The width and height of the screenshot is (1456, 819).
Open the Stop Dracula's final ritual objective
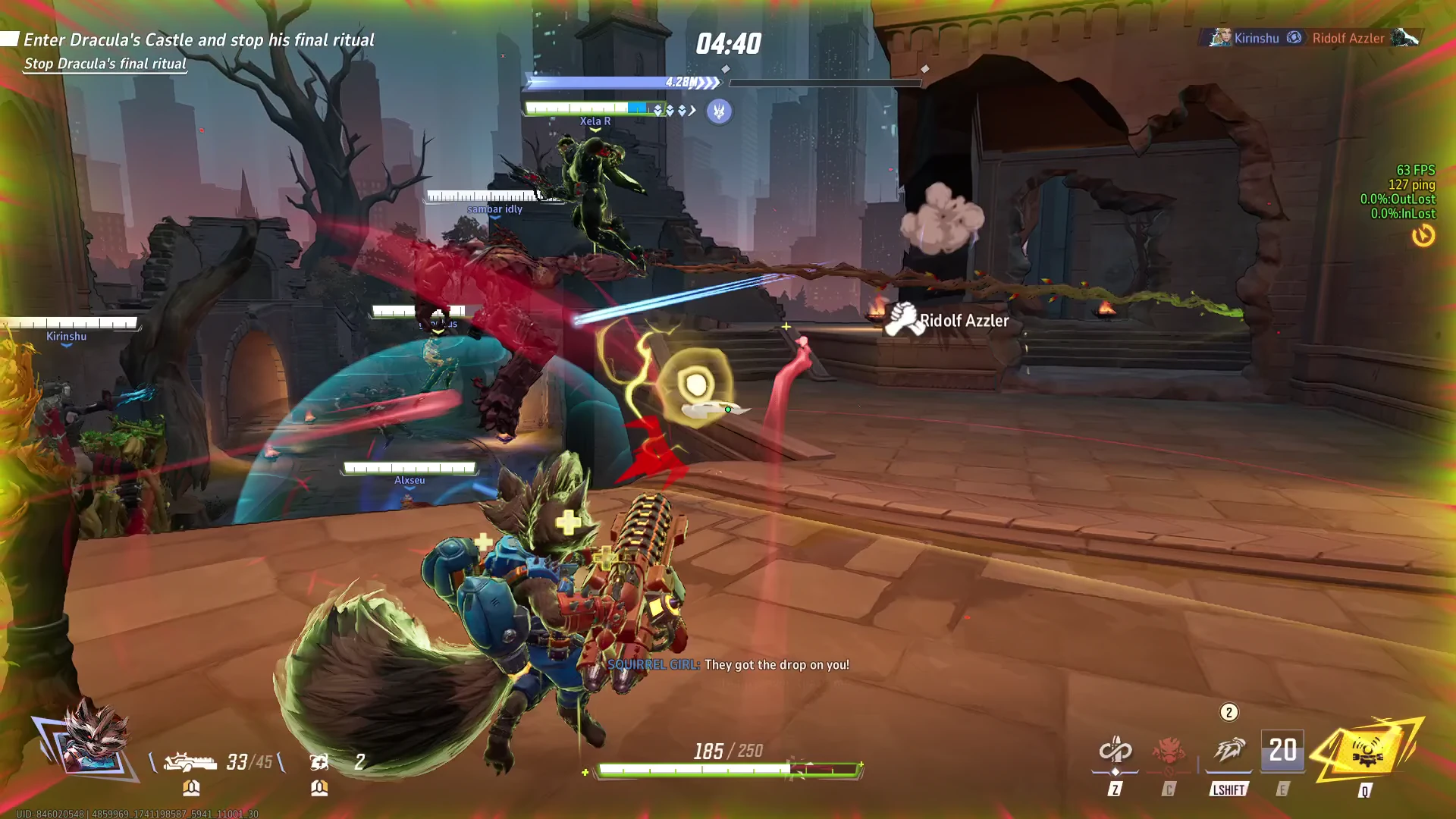click(x=105, y=64)
